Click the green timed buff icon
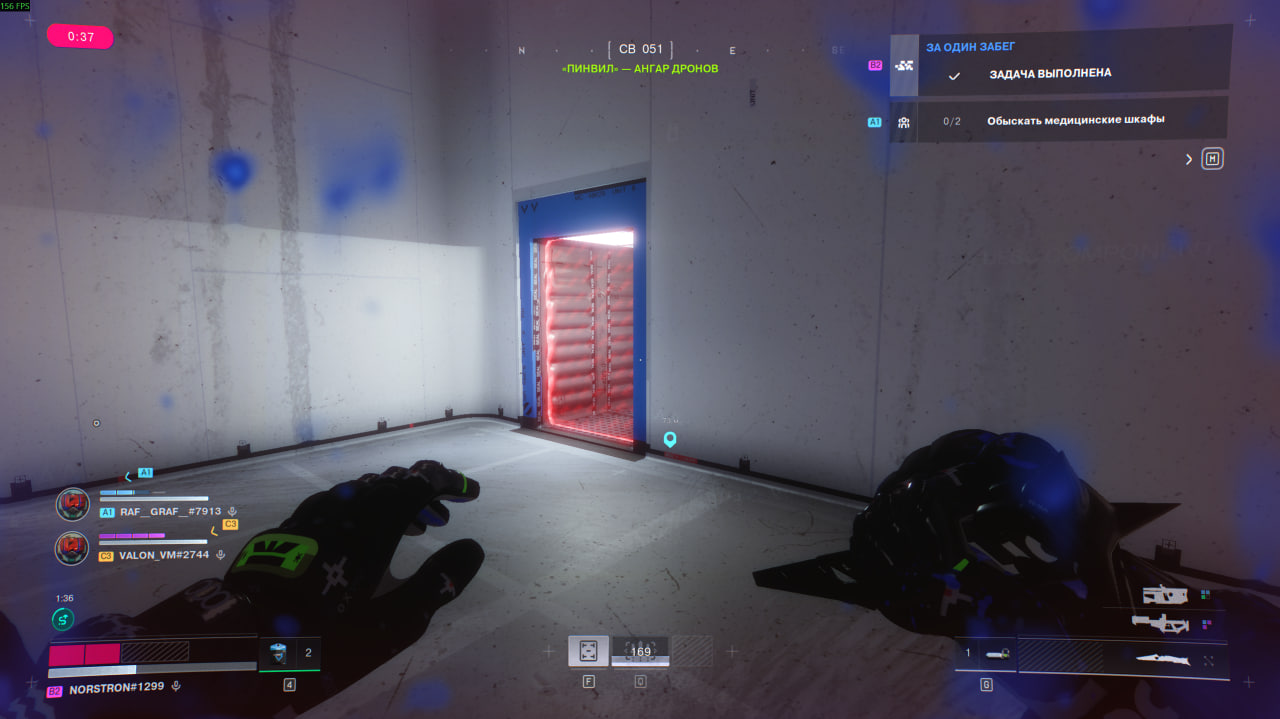This screenshot has height=719, width=1280. [63, 620]
